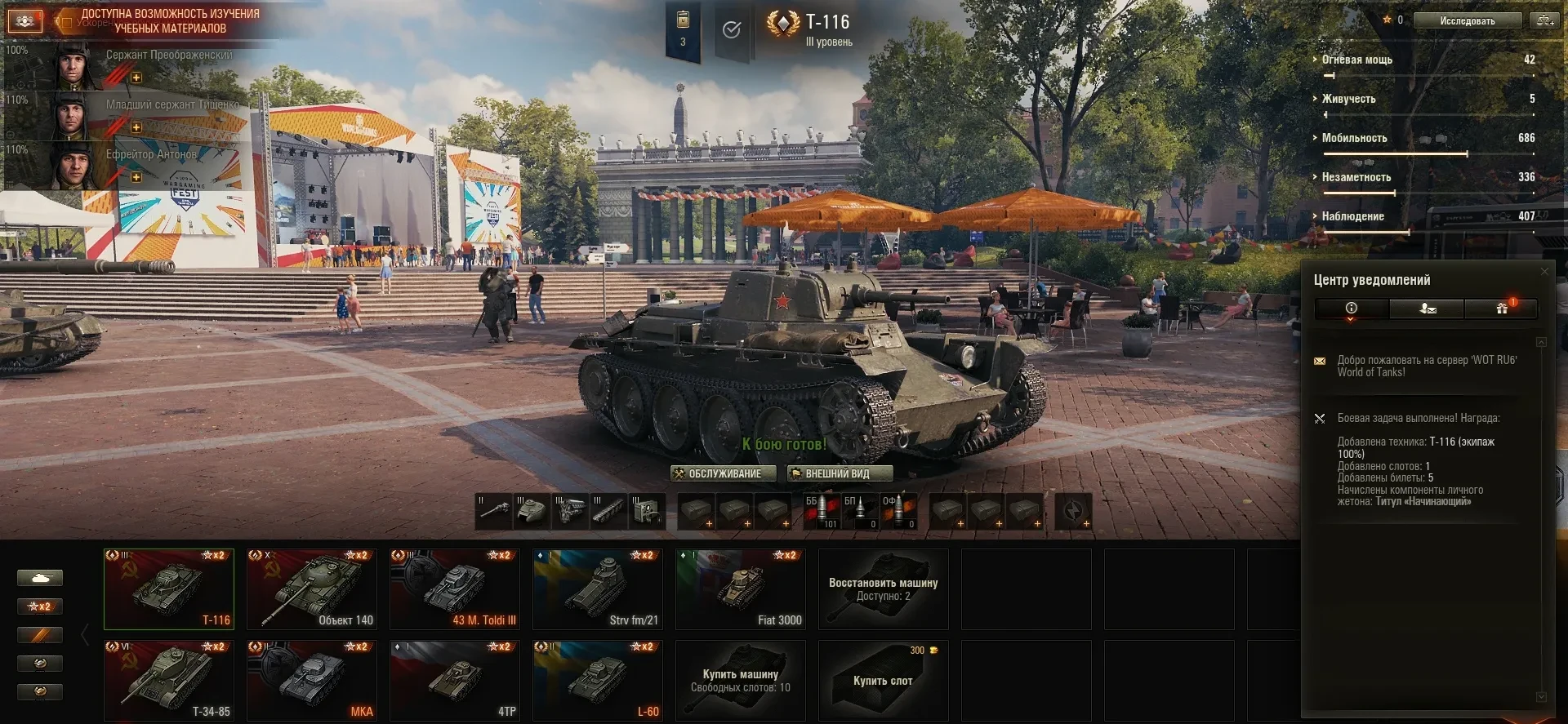Viewport: 1568px width, 724px height.
Task: Pick the 4TP tank tile
Action: click(454, 680)
